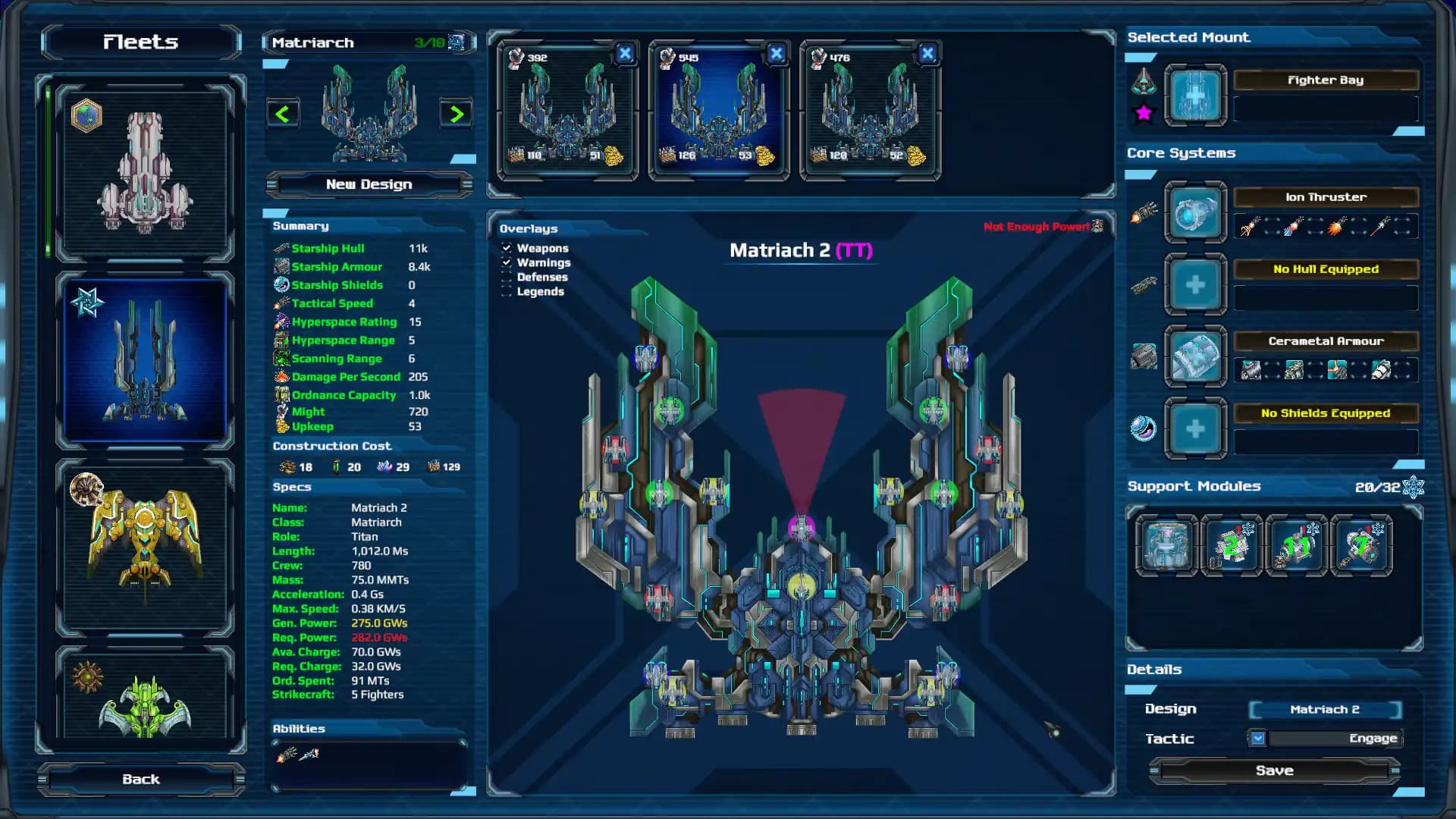
Task: Disable the Weapons overlay checkbox
Action: coord(507,248)
